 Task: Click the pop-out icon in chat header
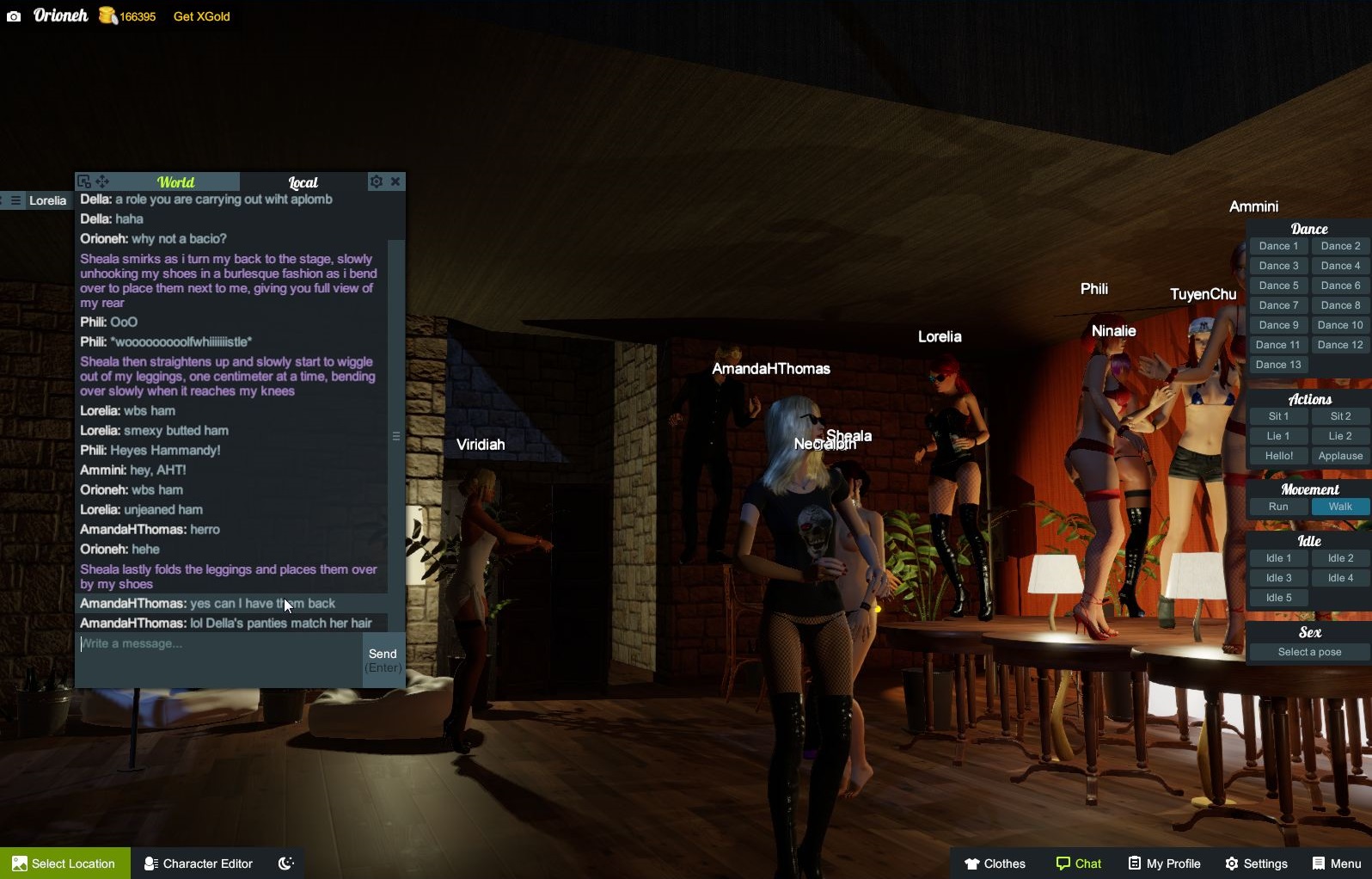point(83,181)
